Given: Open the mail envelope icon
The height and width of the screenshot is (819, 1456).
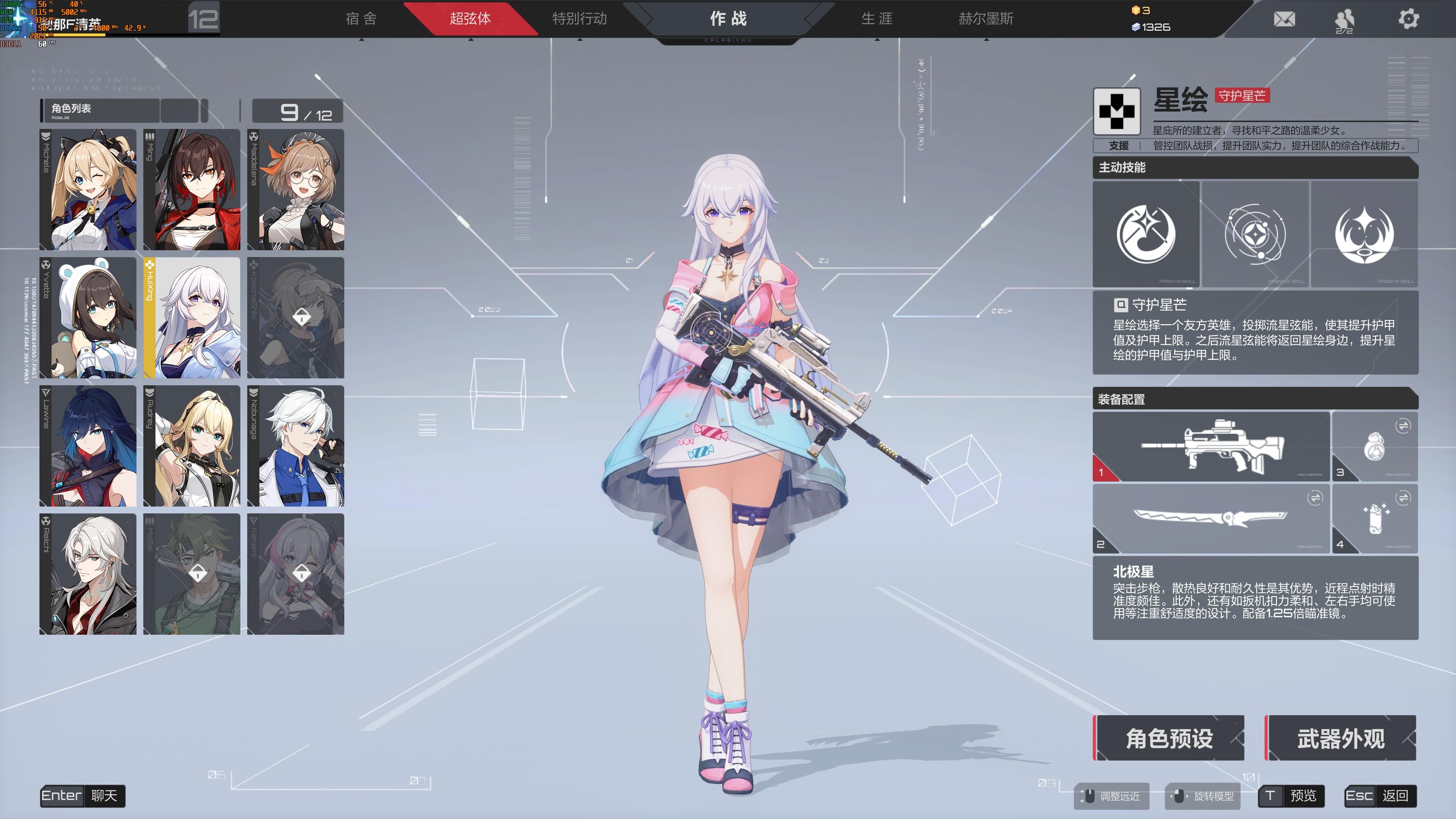Looking at the screenshot, I should coord(1284,19).
